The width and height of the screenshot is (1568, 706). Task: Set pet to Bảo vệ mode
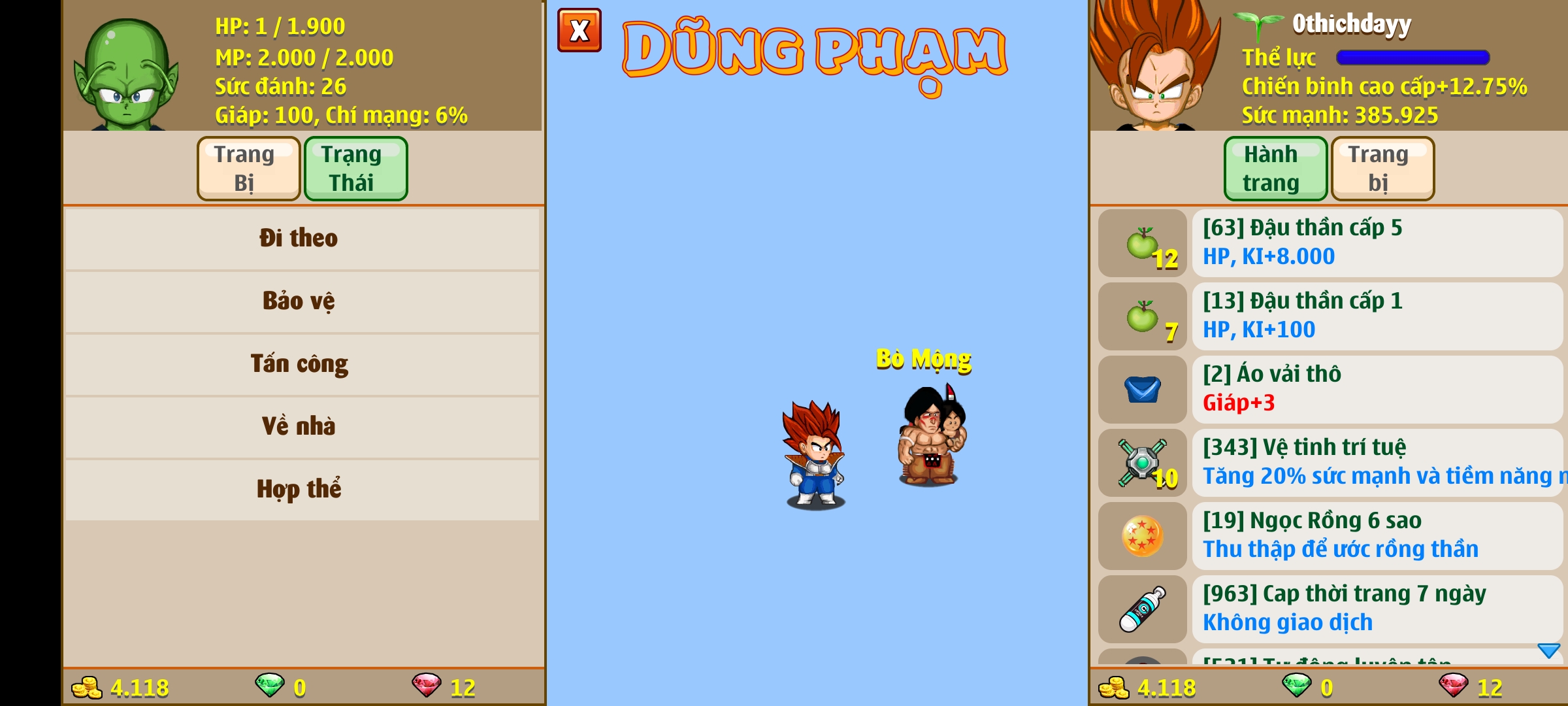point(302,301)
